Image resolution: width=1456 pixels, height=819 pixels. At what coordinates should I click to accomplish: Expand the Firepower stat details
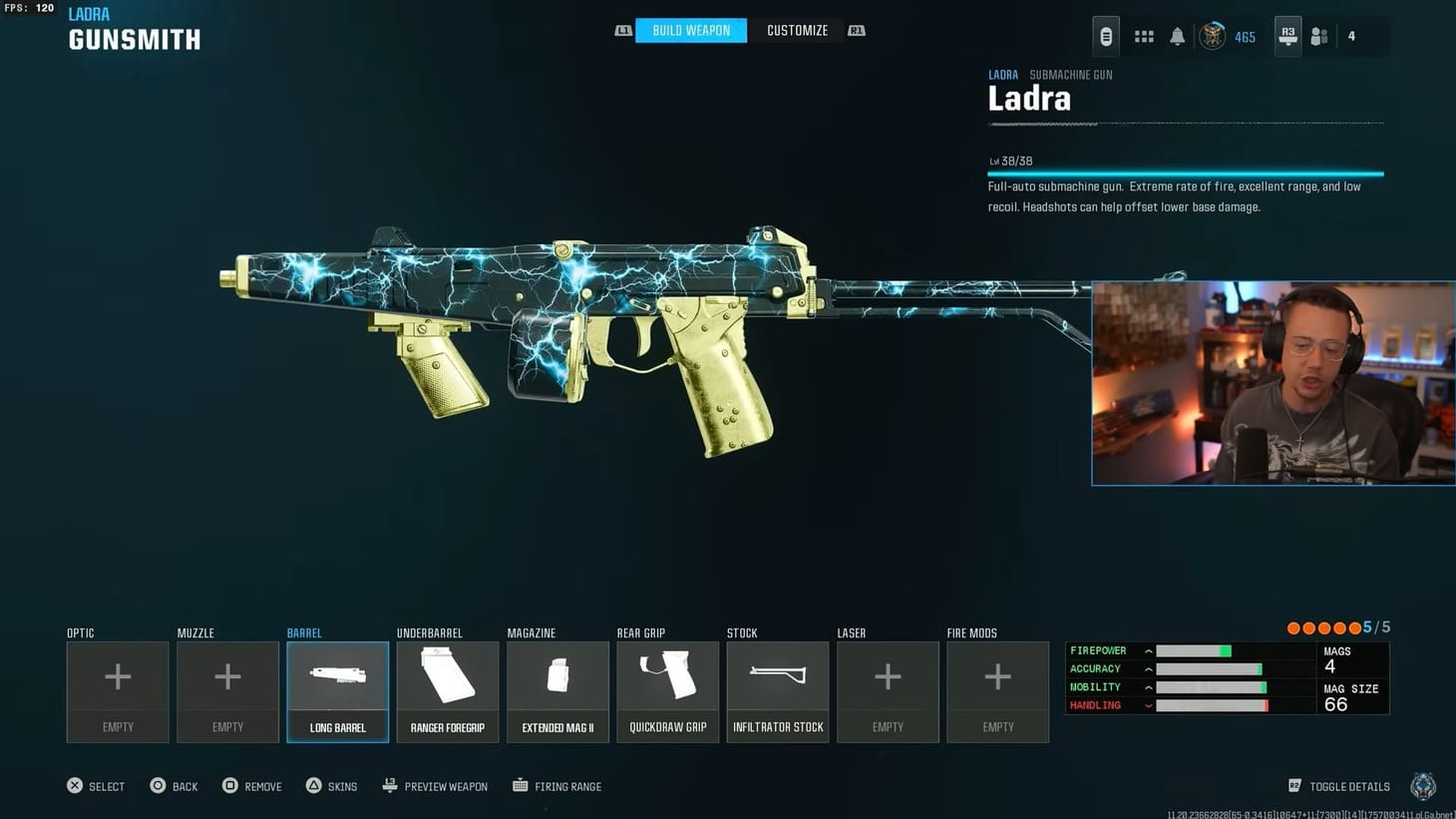click(1148, 649)
